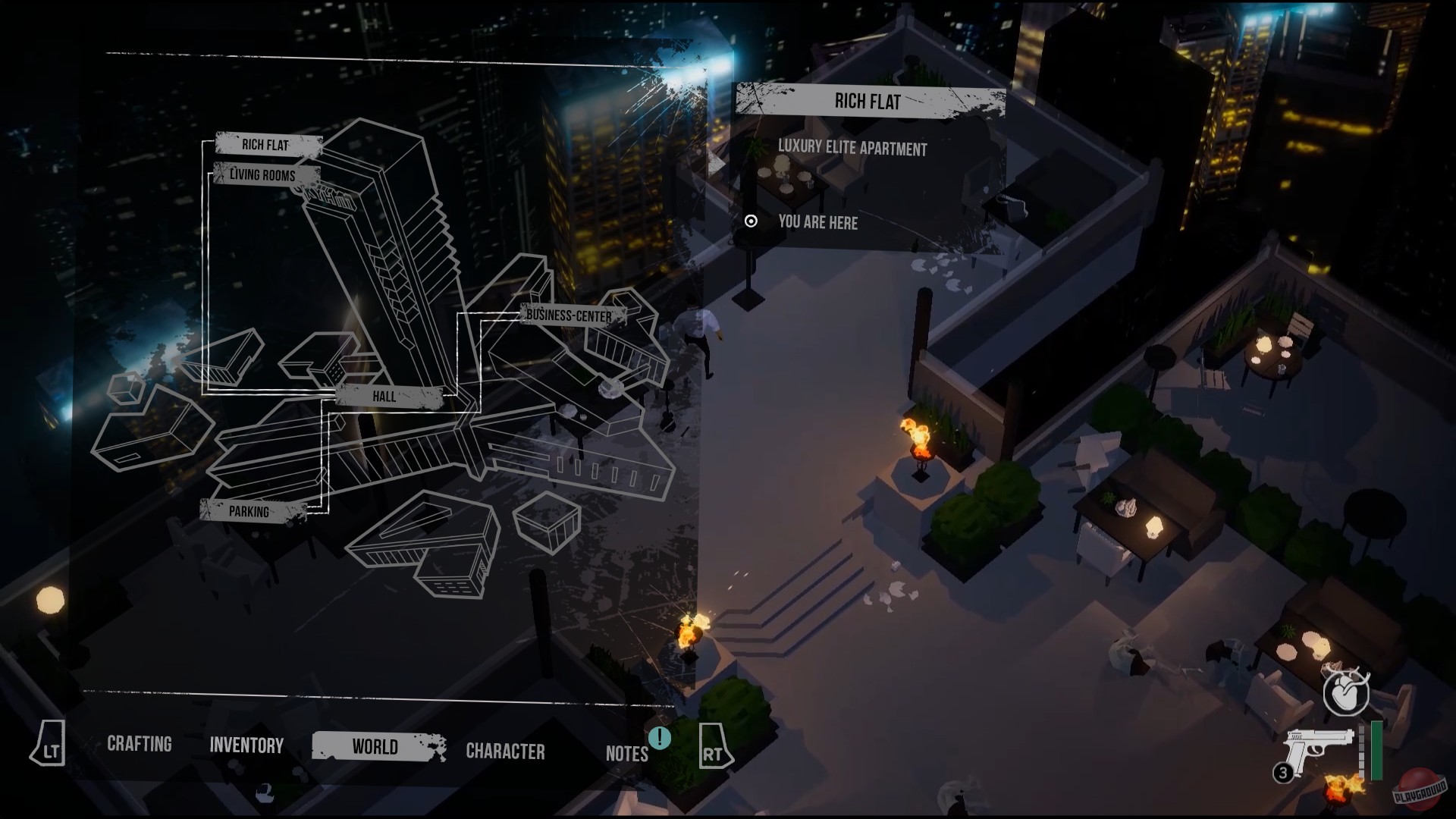Image resolution: width=1456 pixels, height=819 pixels.
Task: Select the Character tab
Action: tap(505, 752)
